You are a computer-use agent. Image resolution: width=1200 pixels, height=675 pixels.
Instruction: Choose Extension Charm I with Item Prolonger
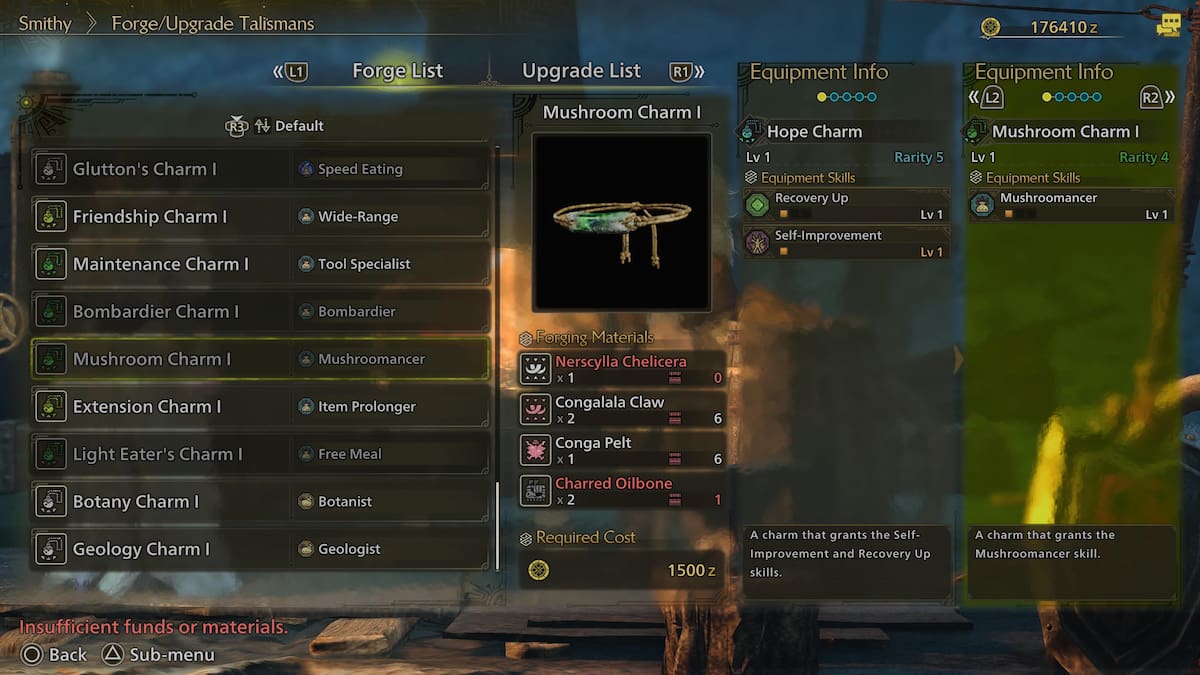(x=260, y=407)
